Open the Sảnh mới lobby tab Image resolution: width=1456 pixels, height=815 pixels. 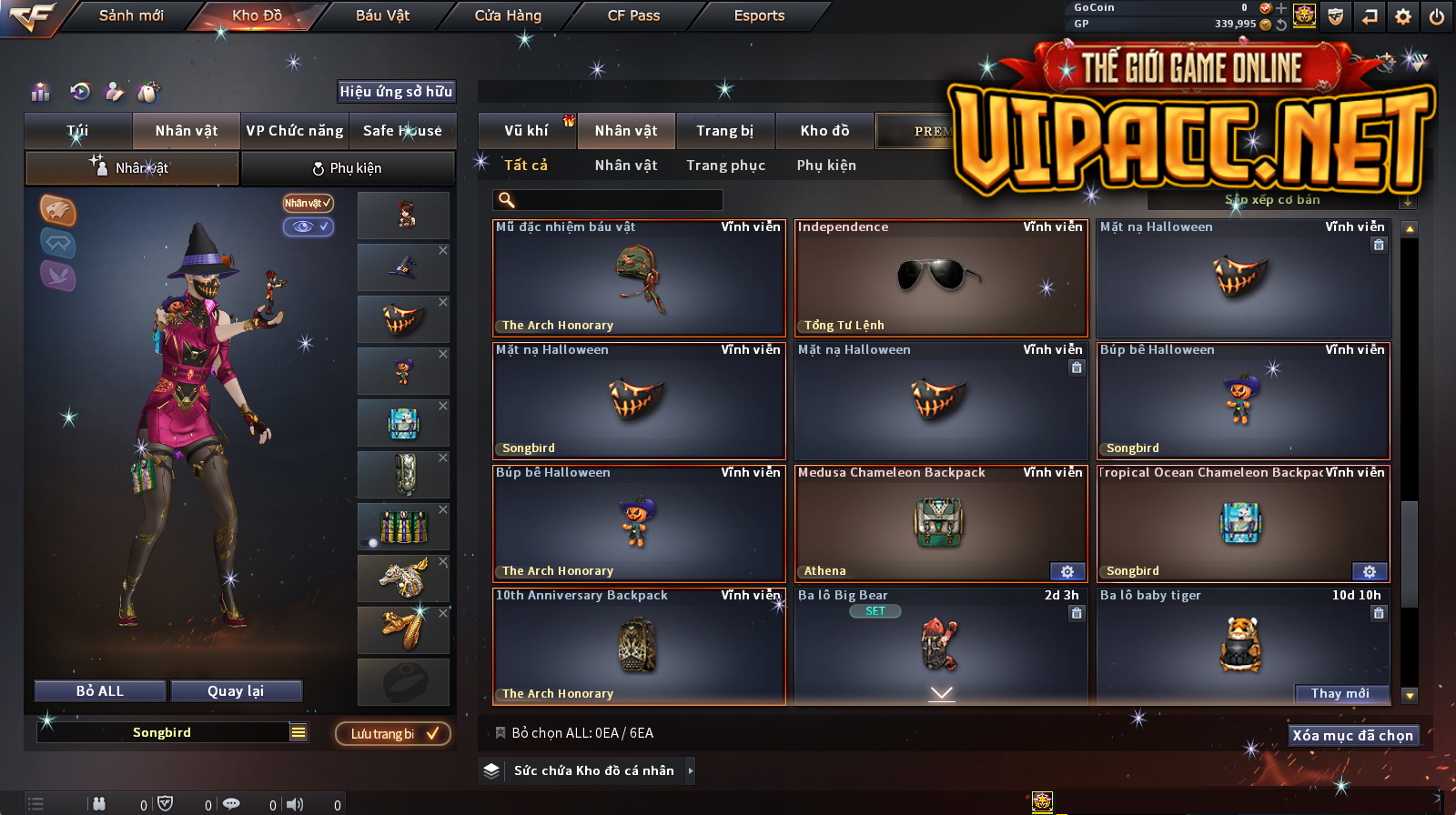coord(131,15)
